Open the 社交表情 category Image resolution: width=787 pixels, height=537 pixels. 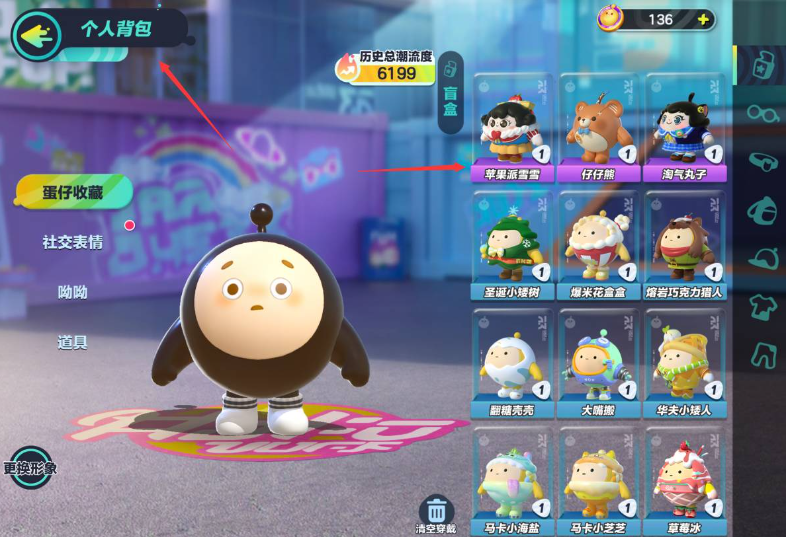[x=72, y=242]
